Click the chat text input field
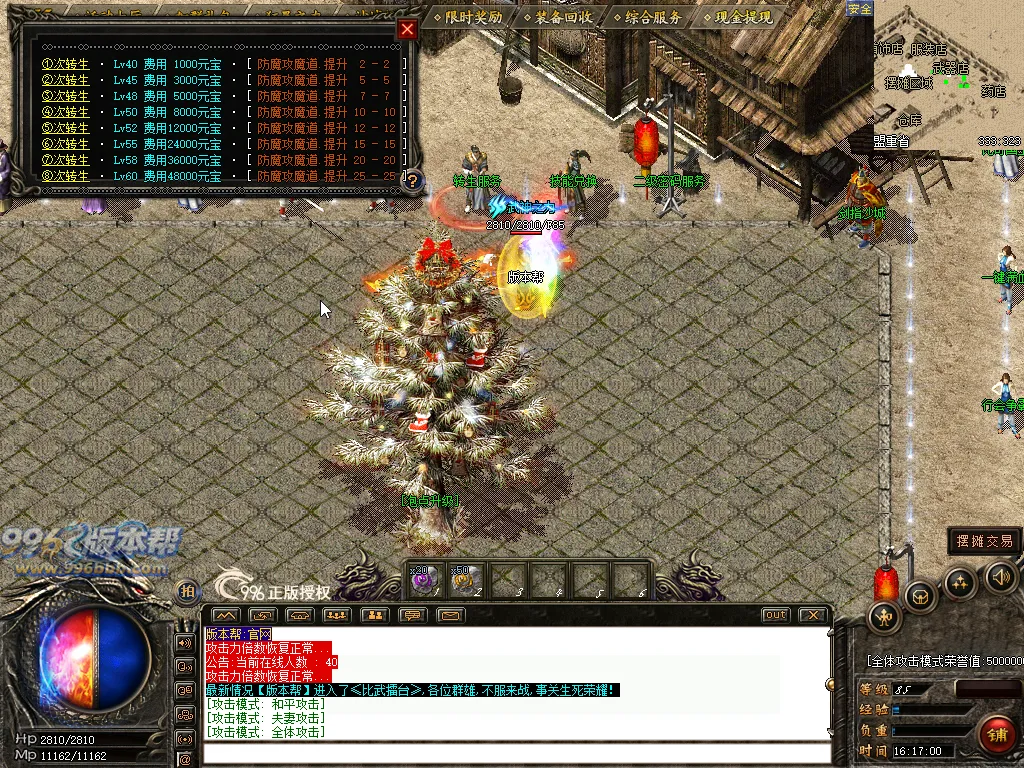 [515, 753]
